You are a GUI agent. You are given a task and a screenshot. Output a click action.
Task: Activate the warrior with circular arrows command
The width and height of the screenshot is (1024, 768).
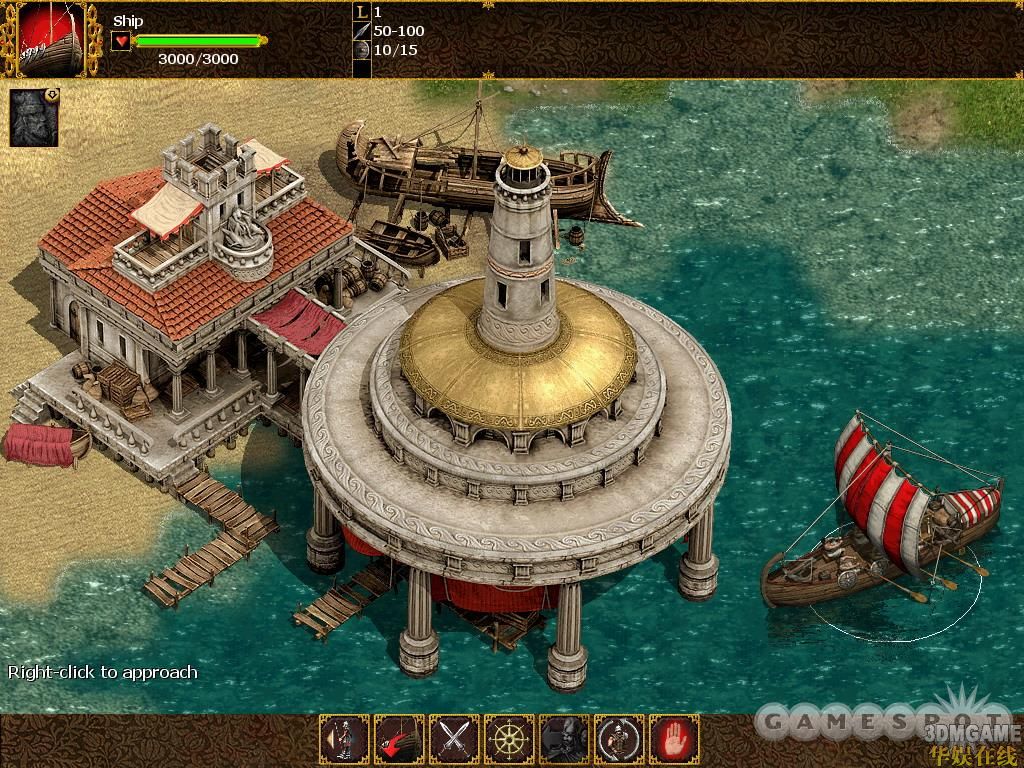(619, 740)
